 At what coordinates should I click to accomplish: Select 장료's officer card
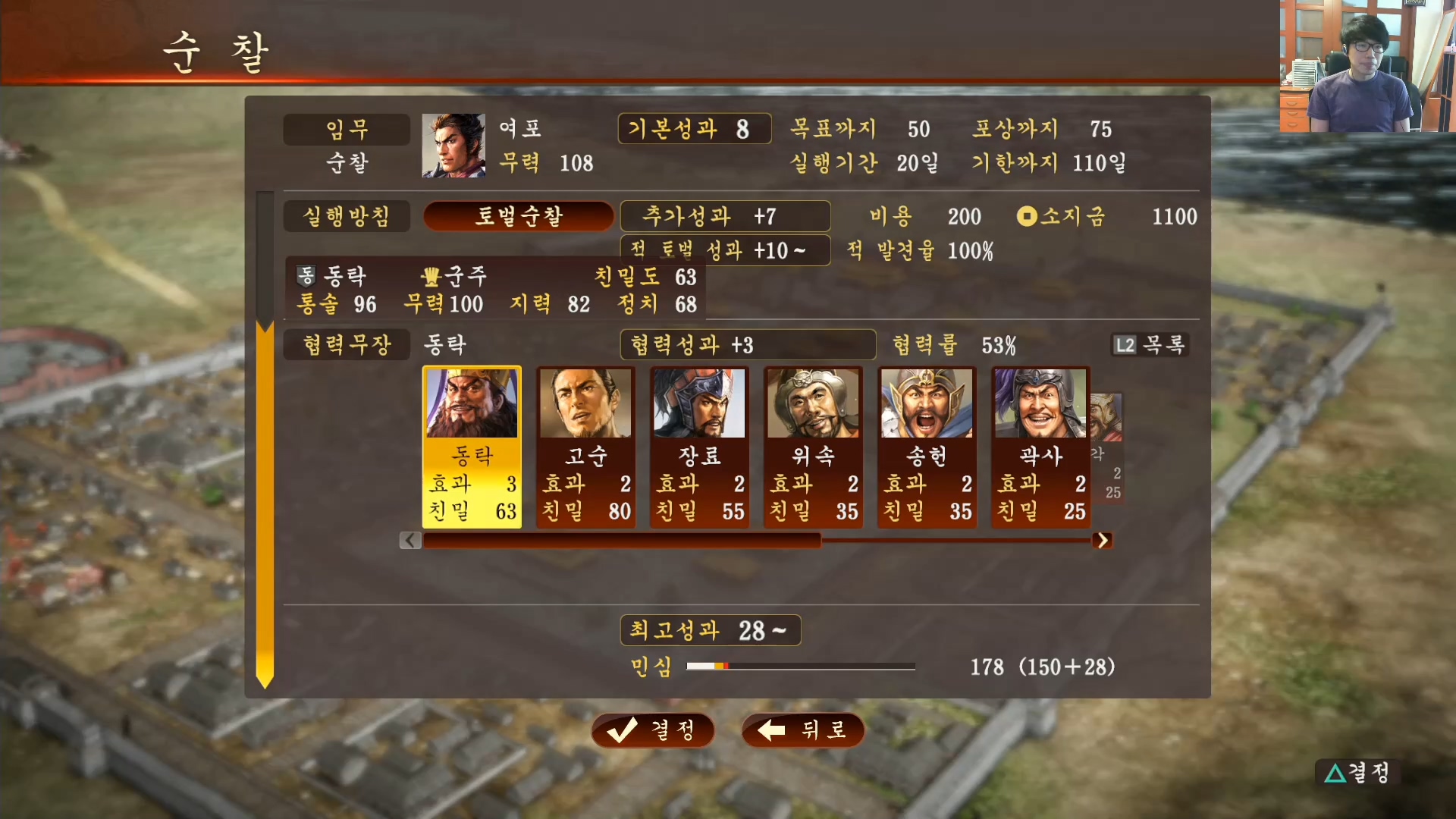click(699, 447)
